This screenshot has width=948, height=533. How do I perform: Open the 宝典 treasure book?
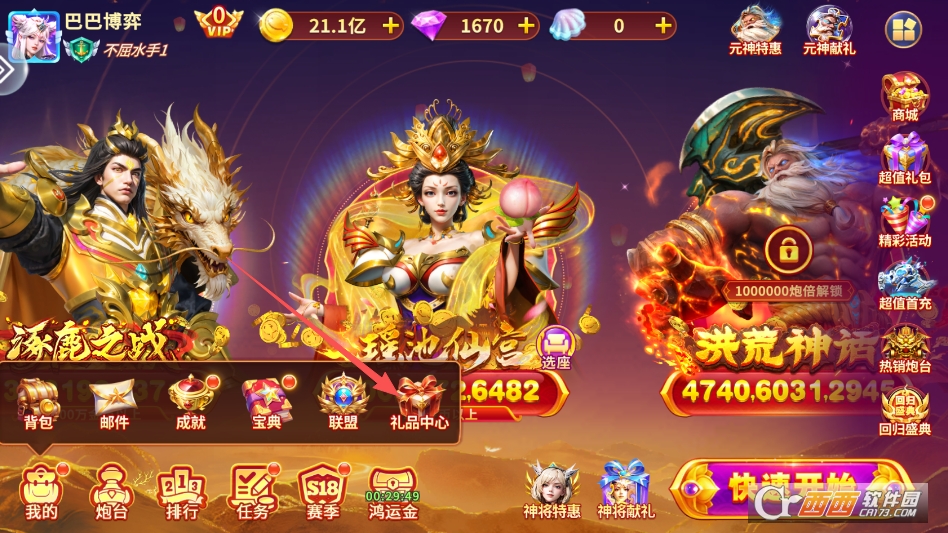click(267, 401)
